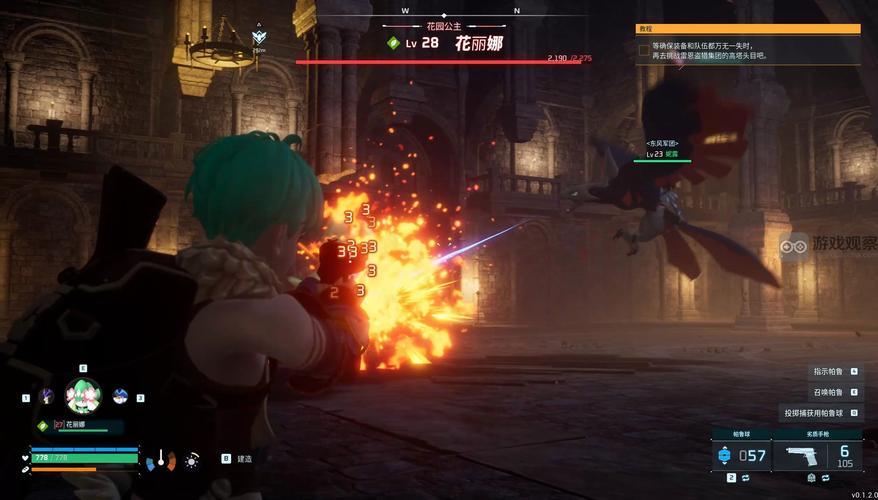Click the 指示帕鲁 command option
This screenshot has height=500, width=878.
(828, 371)
